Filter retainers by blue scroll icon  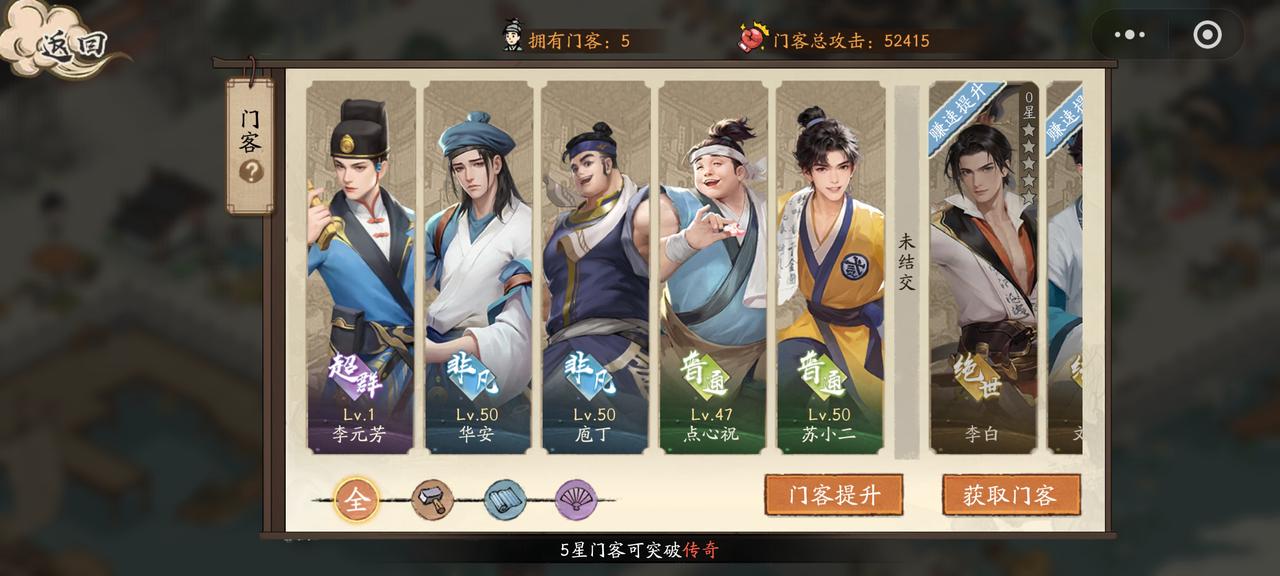[505, 500]
